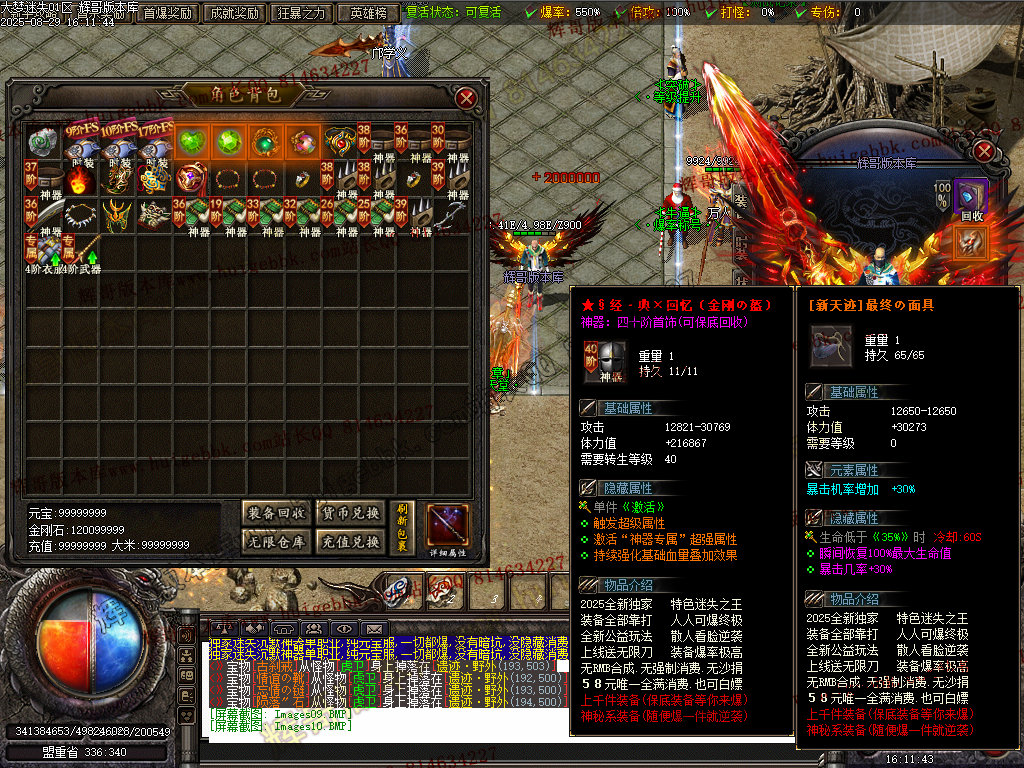Click the 装备回收 equipment recycle button
This screenshot has width=1024, height=768.
277,513
